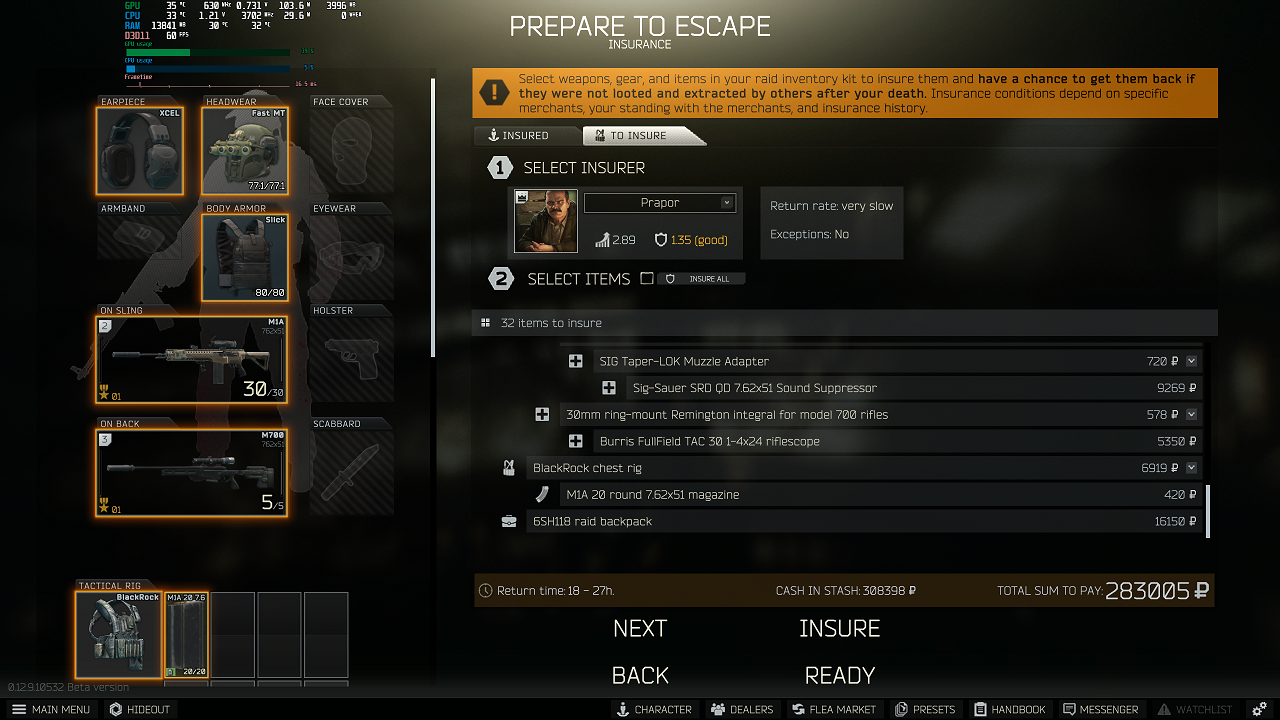Click the backpack icon next to 6SH118 raid backpack
Screen dimensions: 1280x720
coord(508,520)
